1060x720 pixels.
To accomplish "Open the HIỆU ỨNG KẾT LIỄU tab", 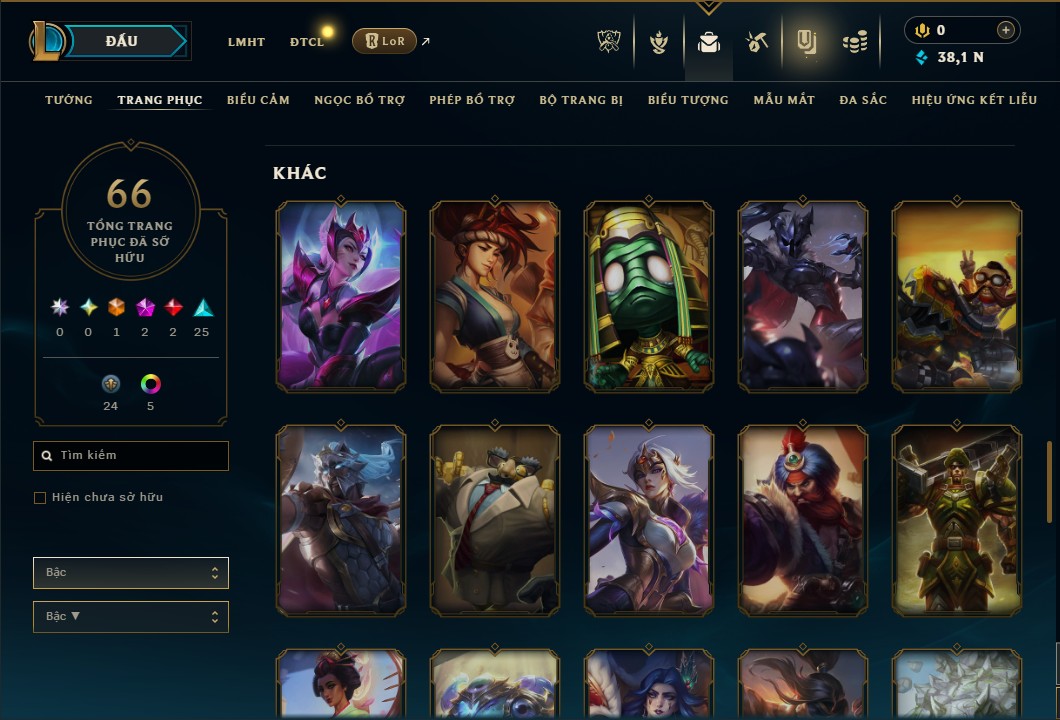I will [973, 100].
